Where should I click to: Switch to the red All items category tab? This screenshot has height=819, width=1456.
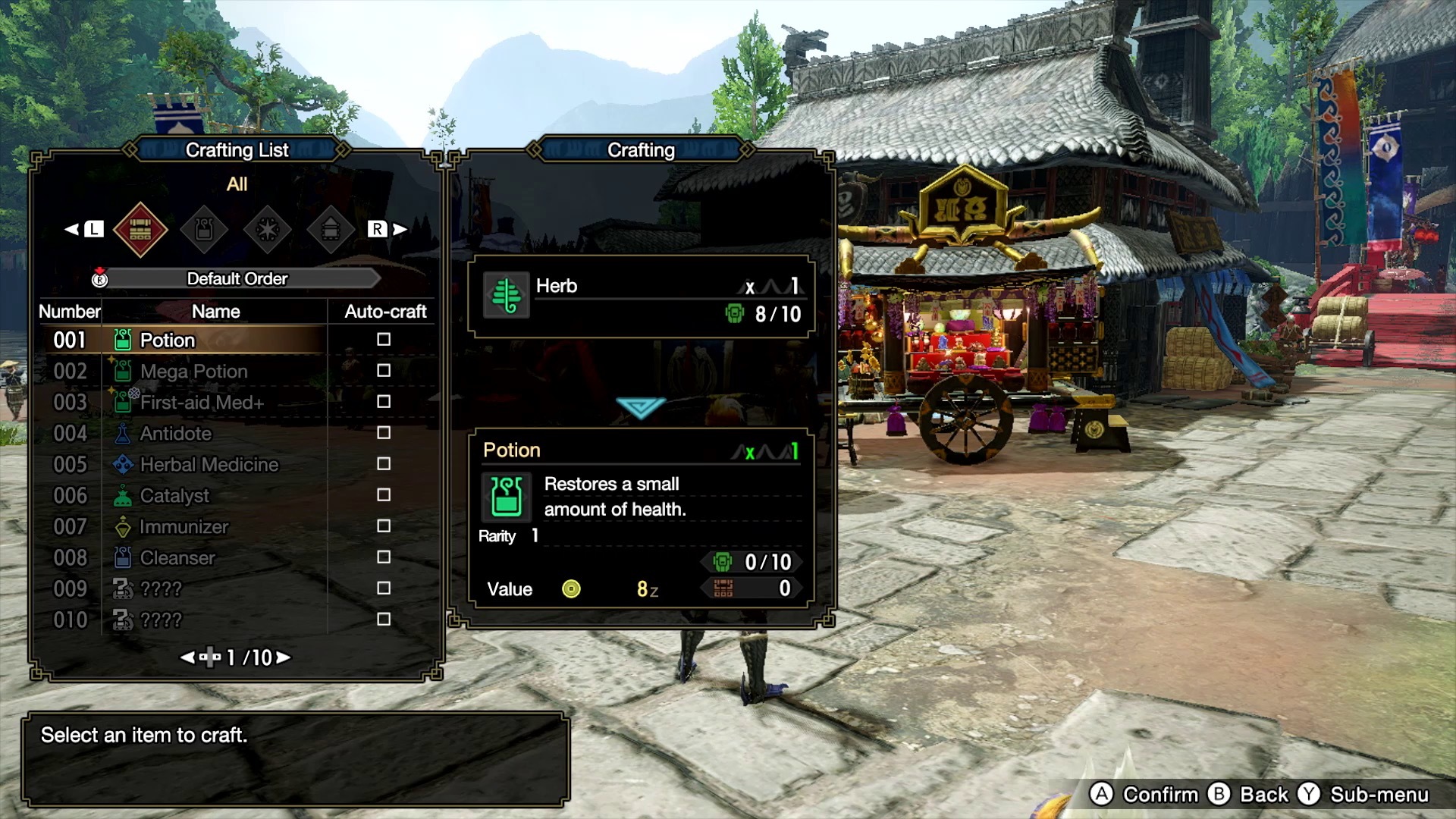(x=140, y=229)
